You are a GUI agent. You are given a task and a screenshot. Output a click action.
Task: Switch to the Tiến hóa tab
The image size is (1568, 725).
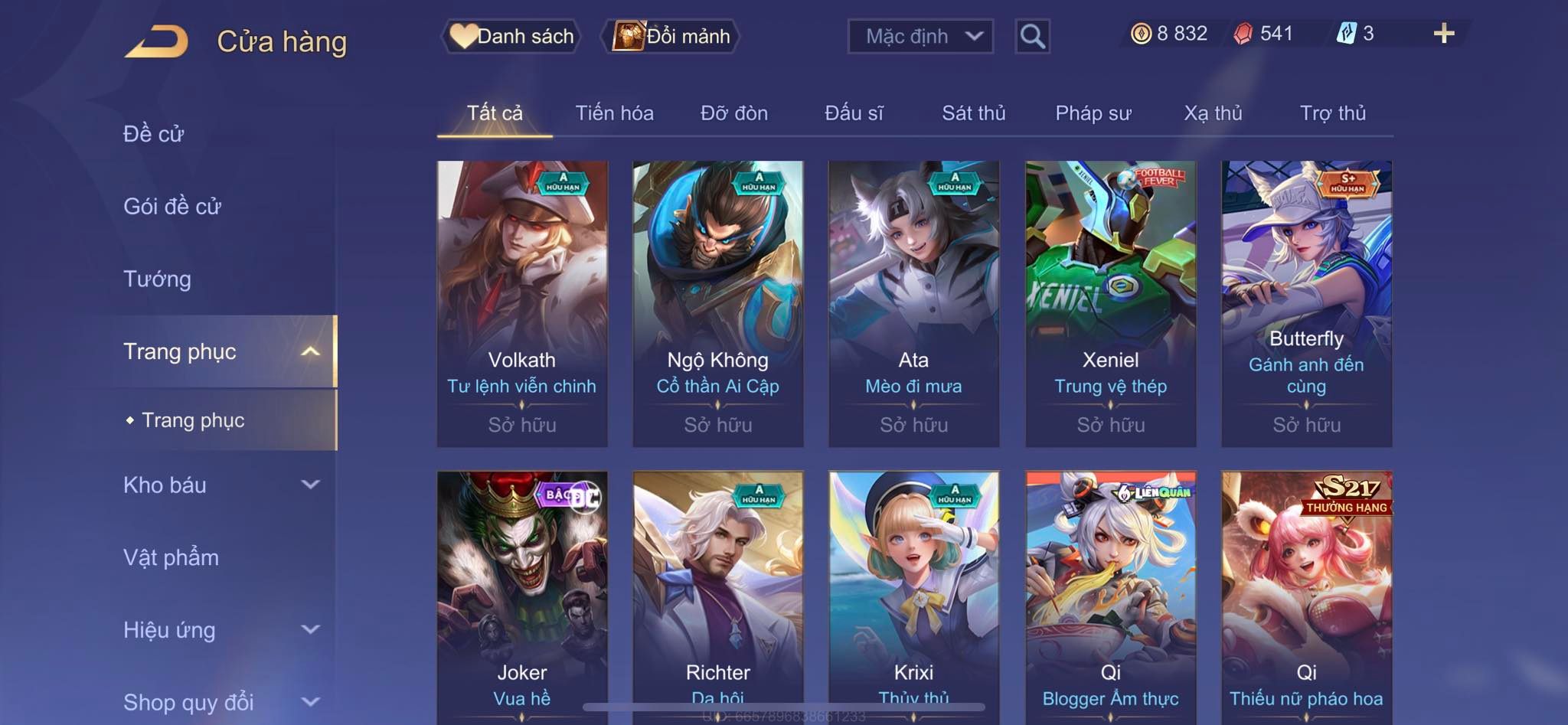point(614,113)
